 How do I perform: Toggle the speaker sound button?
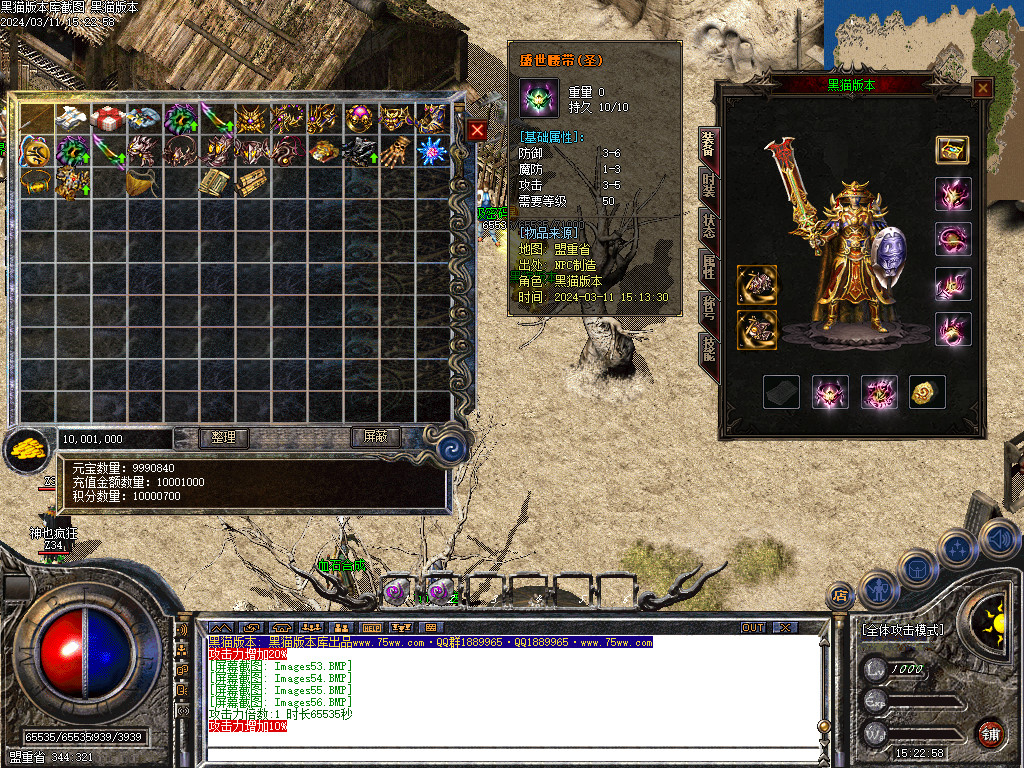[1000, 538]
